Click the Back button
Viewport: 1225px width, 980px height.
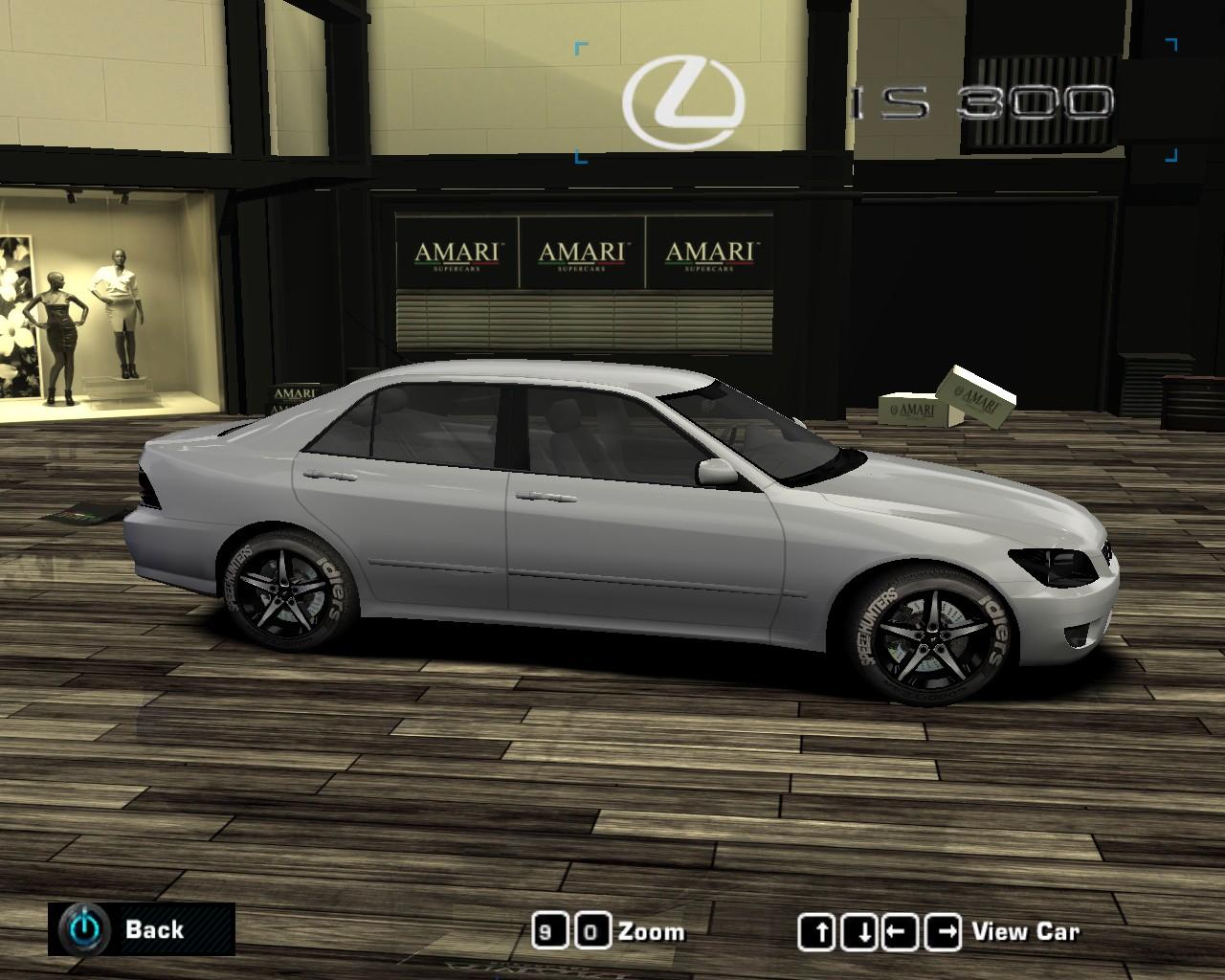click(156, 929)
